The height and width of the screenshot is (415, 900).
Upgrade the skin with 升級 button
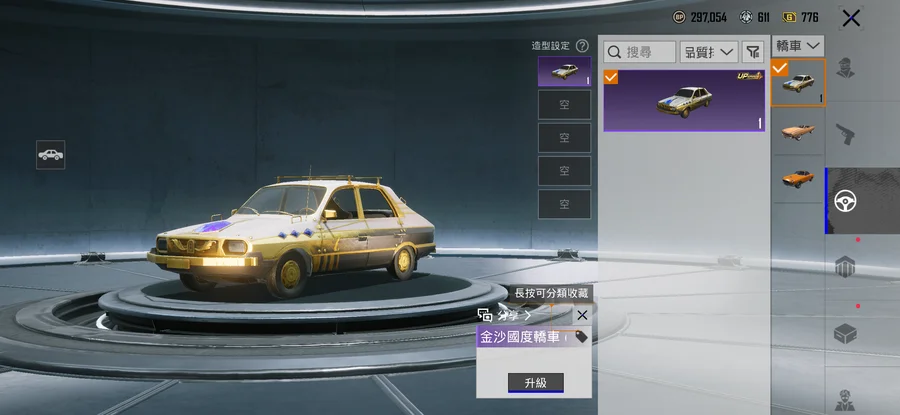535,382
